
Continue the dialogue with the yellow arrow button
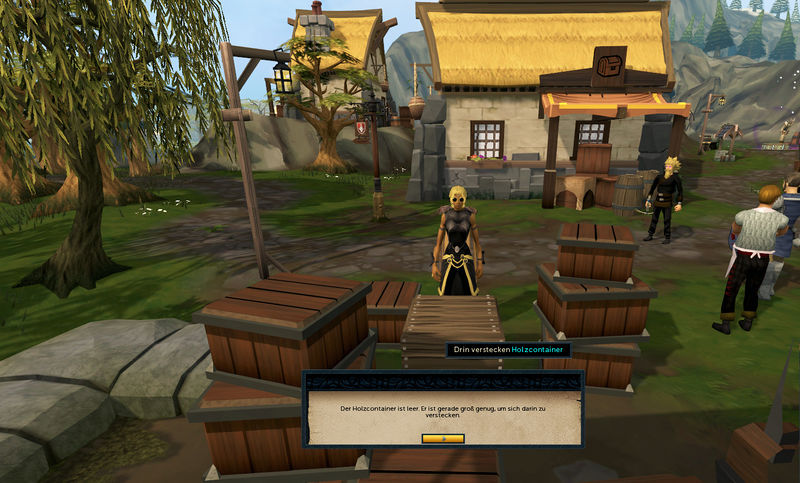[x=443, y=438]
